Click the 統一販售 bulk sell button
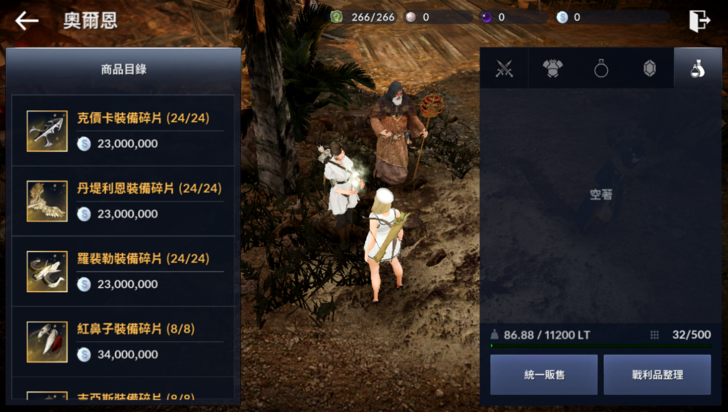Viewport: 728px width, 412px height. point(543,375)
